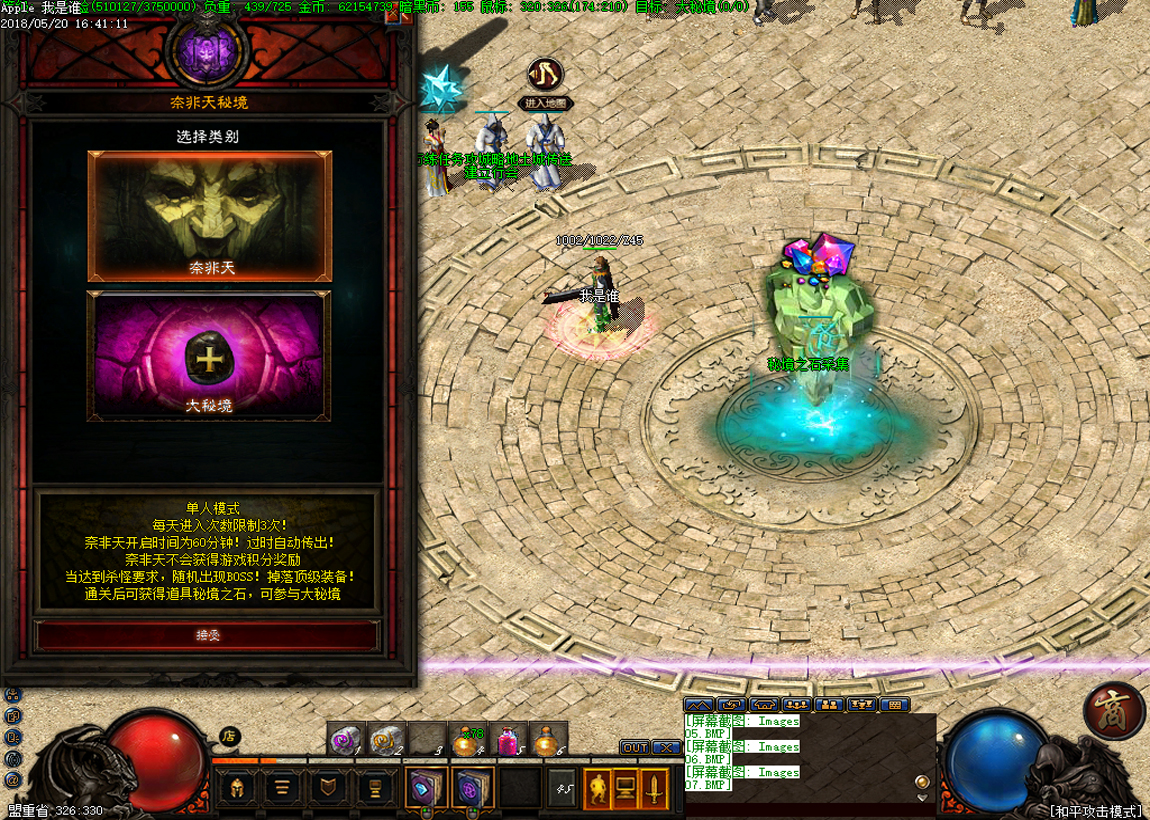1150x820 pixels.
Task: Accept the rift with the 接受 button
Action: 208,635
